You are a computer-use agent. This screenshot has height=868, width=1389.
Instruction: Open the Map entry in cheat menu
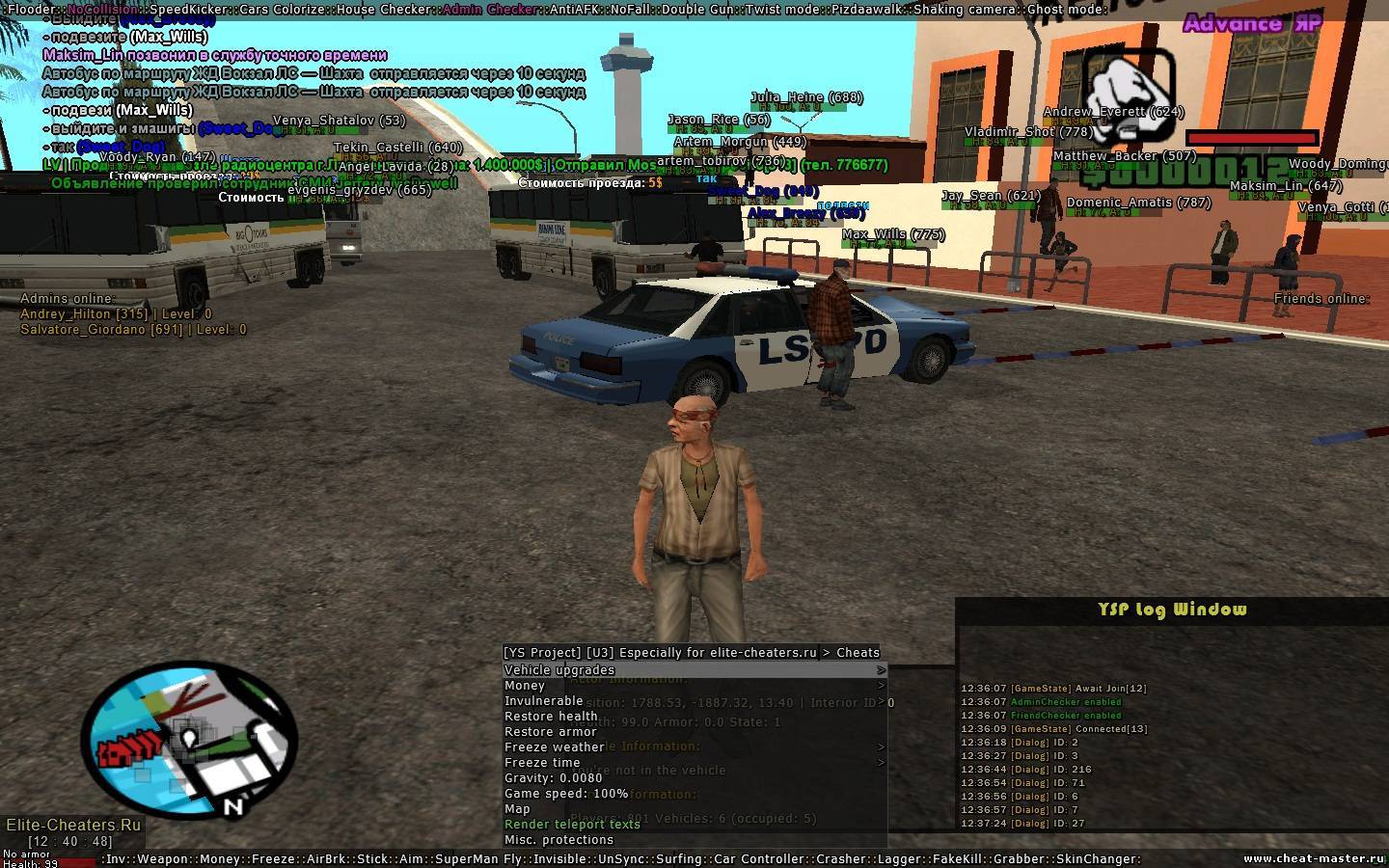tap(517, 809)
